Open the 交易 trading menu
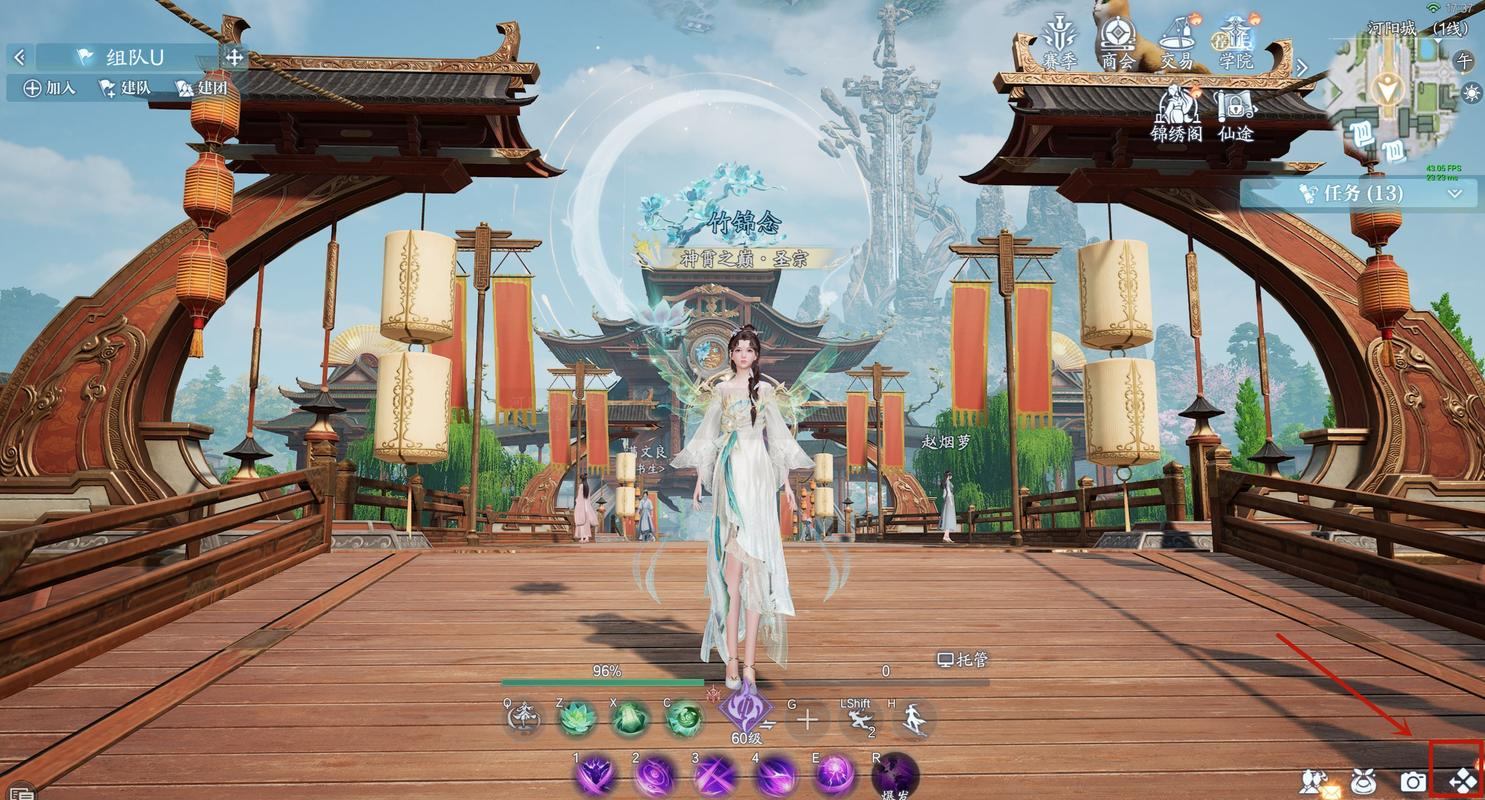Image resolution: width=1485 pixels, height=800 pixels. point(1177,42)
